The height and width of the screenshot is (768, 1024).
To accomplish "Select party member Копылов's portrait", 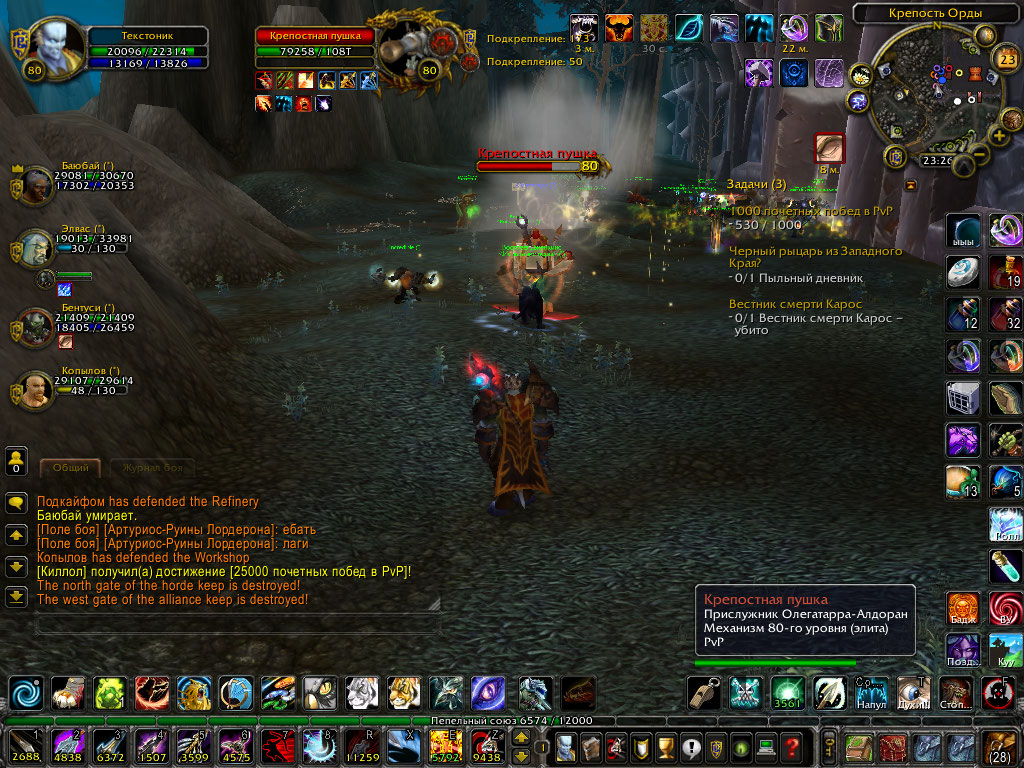I will [37, 389].
